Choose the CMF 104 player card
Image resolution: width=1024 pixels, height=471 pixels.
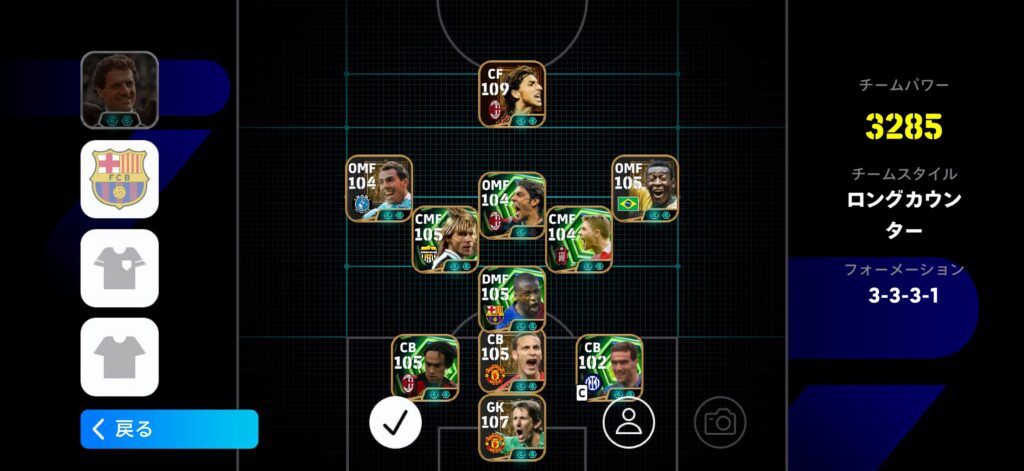(x=579, y=239)
